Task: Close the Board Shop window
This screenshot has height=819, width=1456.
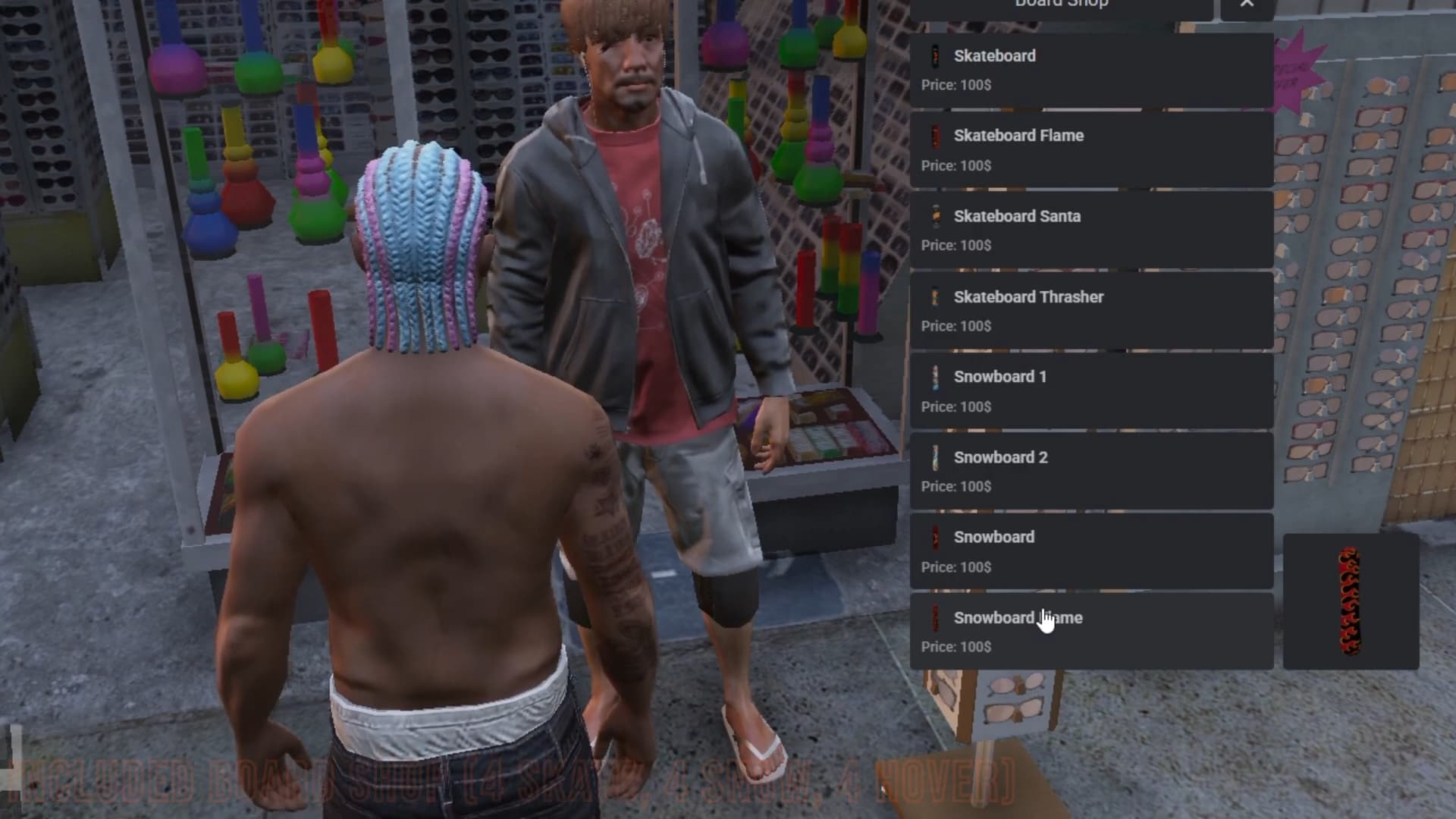Action: (x=1247, y=5)
